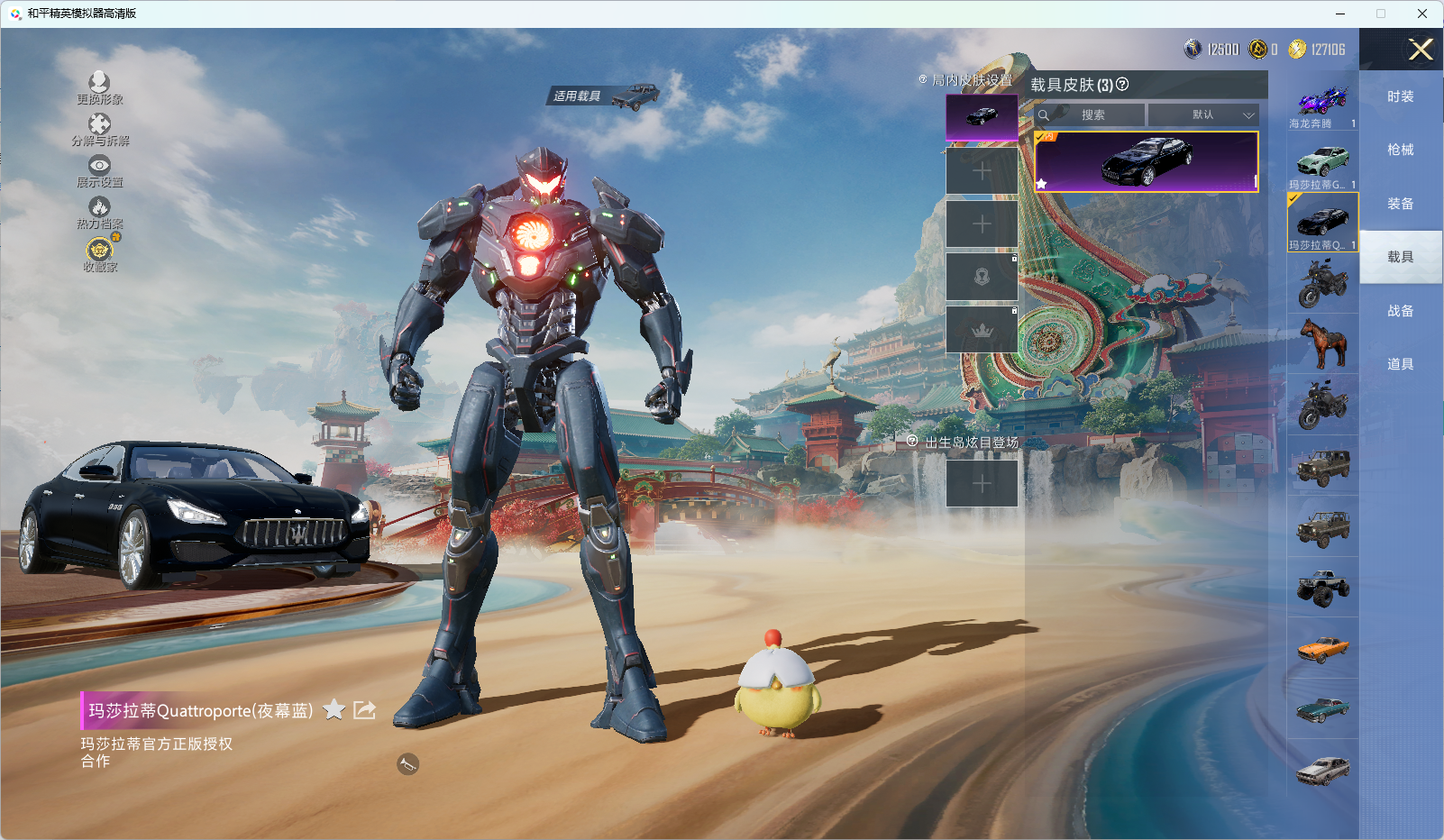Open 展示设置 display settings
The height and width of the screenshot is (840, 1444).
pyautogui.click(x=99, y=170)
